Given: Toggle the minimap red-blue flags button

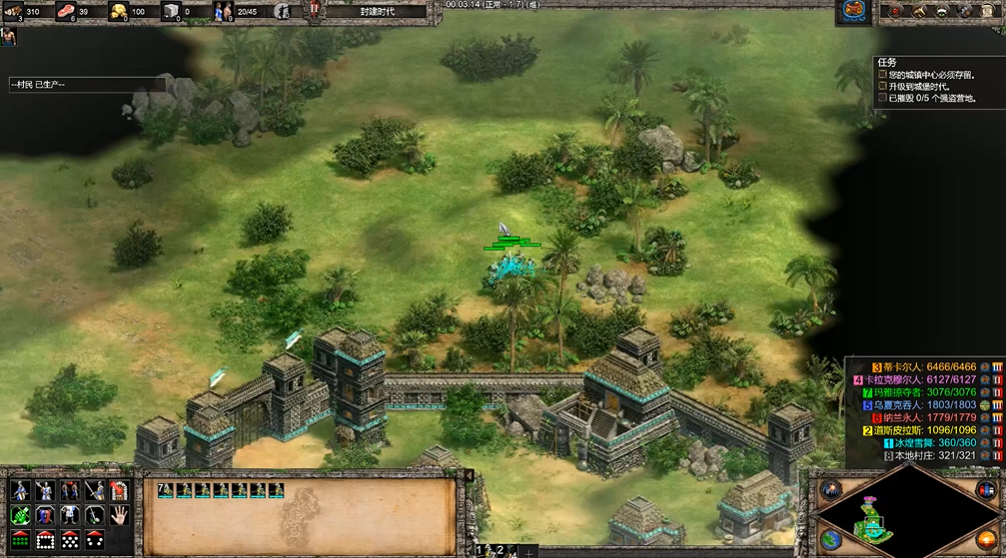Looking at the screenshot, I should [985, 490].
